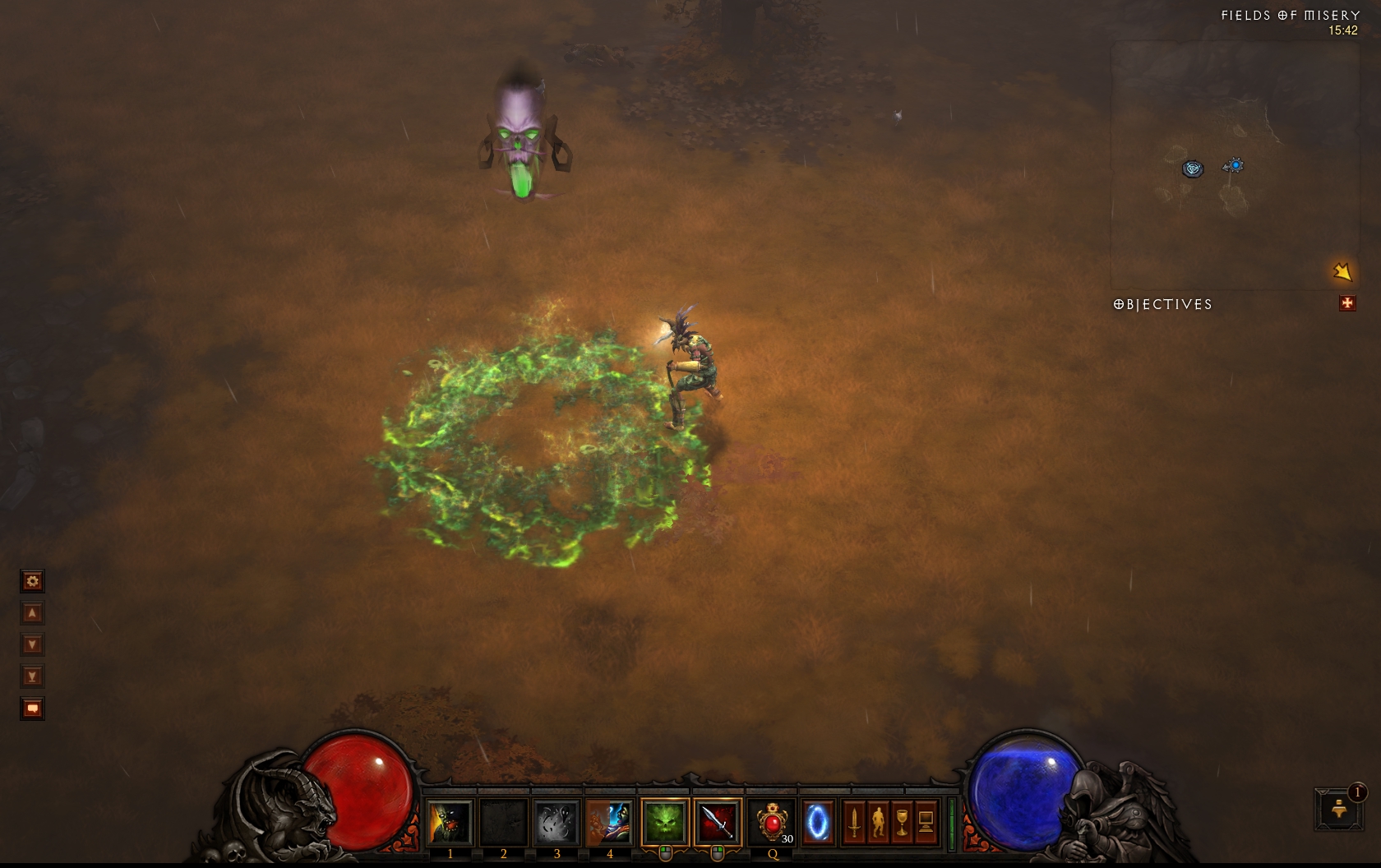Toggle the chat speech bubble button
Image resolution: width=1381 pixels, height=868 pixels.
coord(32,709)
